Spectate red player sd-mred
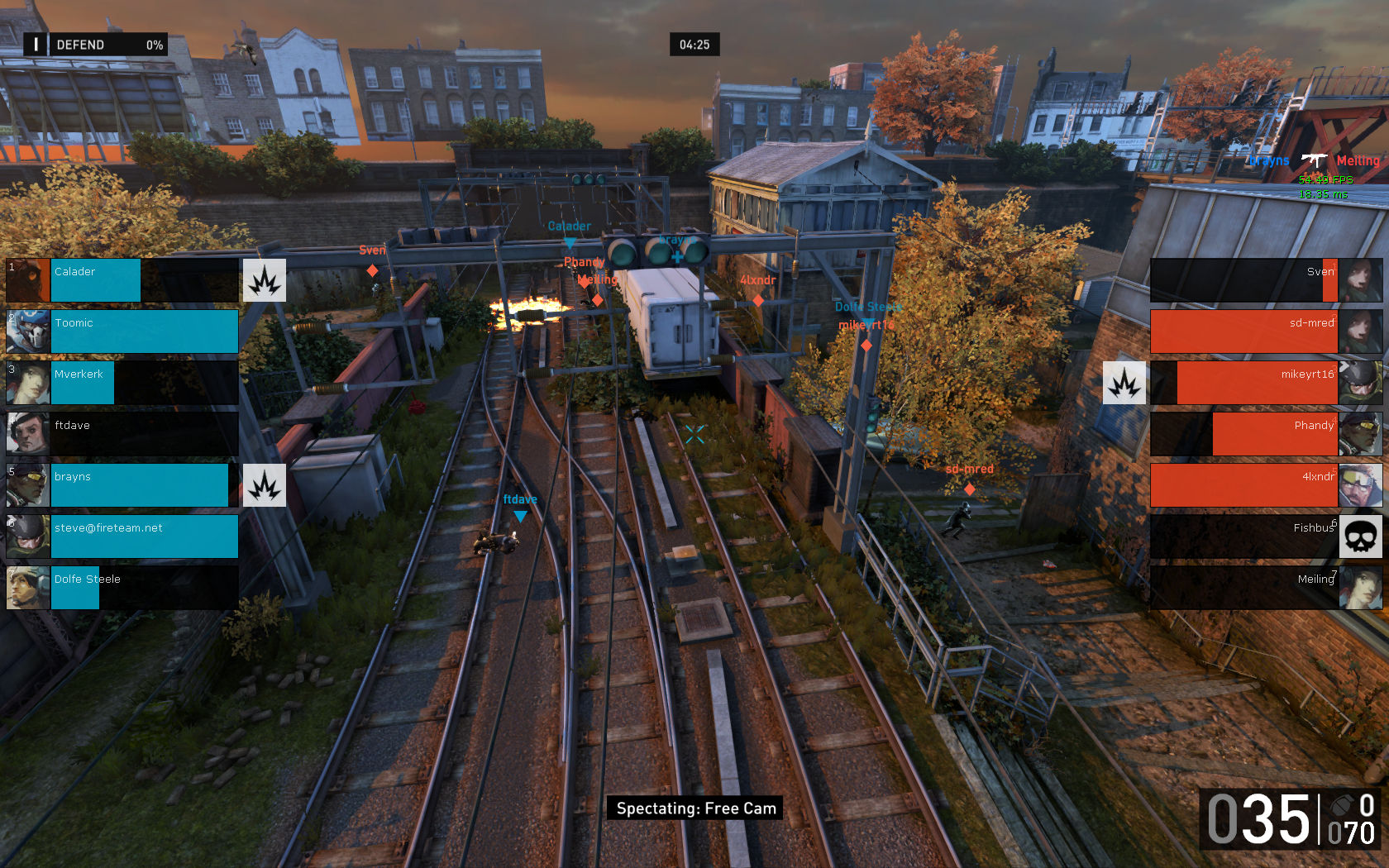Image resolution: width=1389 pixels, height=868 pixels. [x=1265, y=331]
